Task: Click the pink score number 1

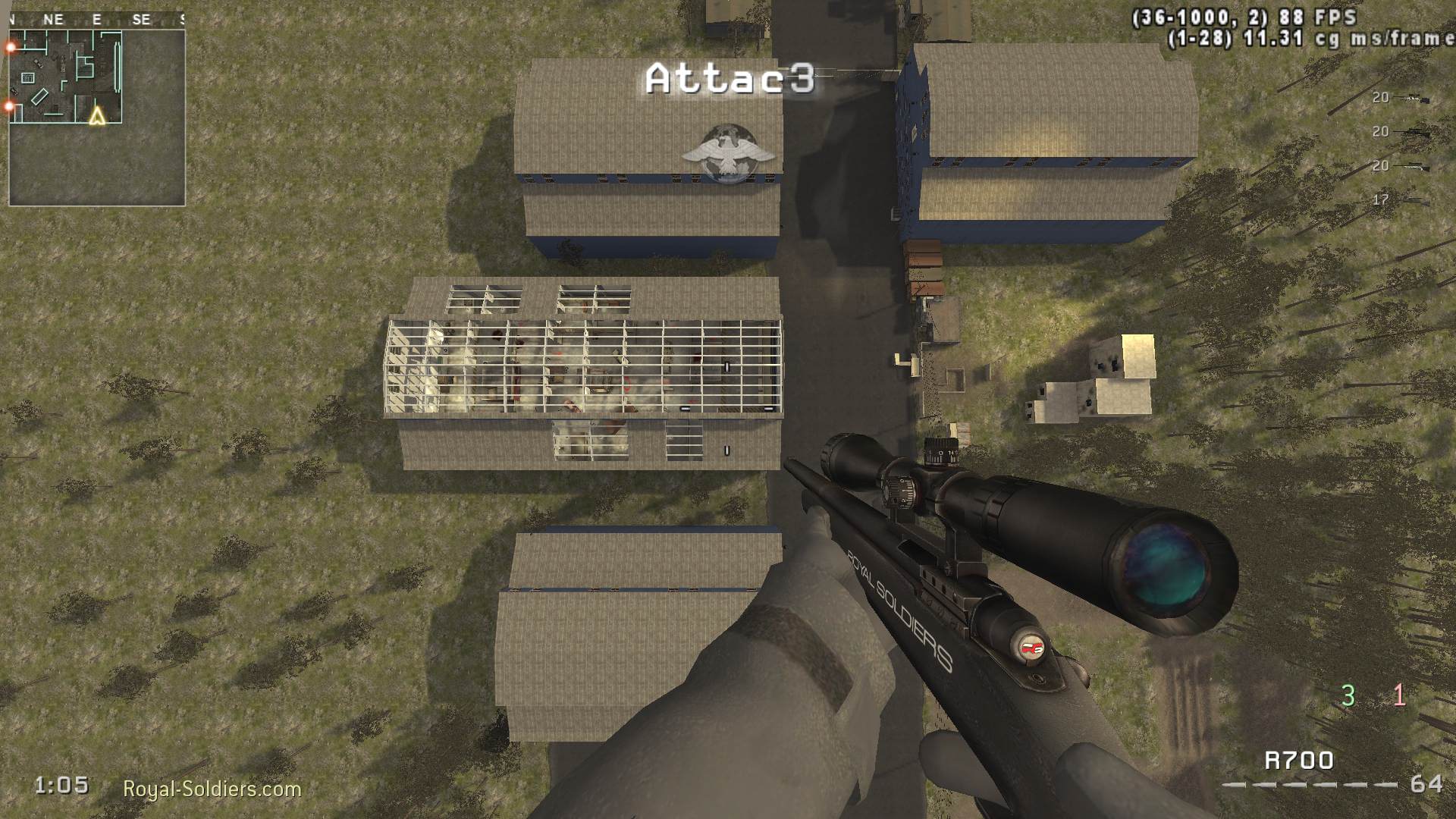Action: pyautogui.click(x=1399, y=694)
